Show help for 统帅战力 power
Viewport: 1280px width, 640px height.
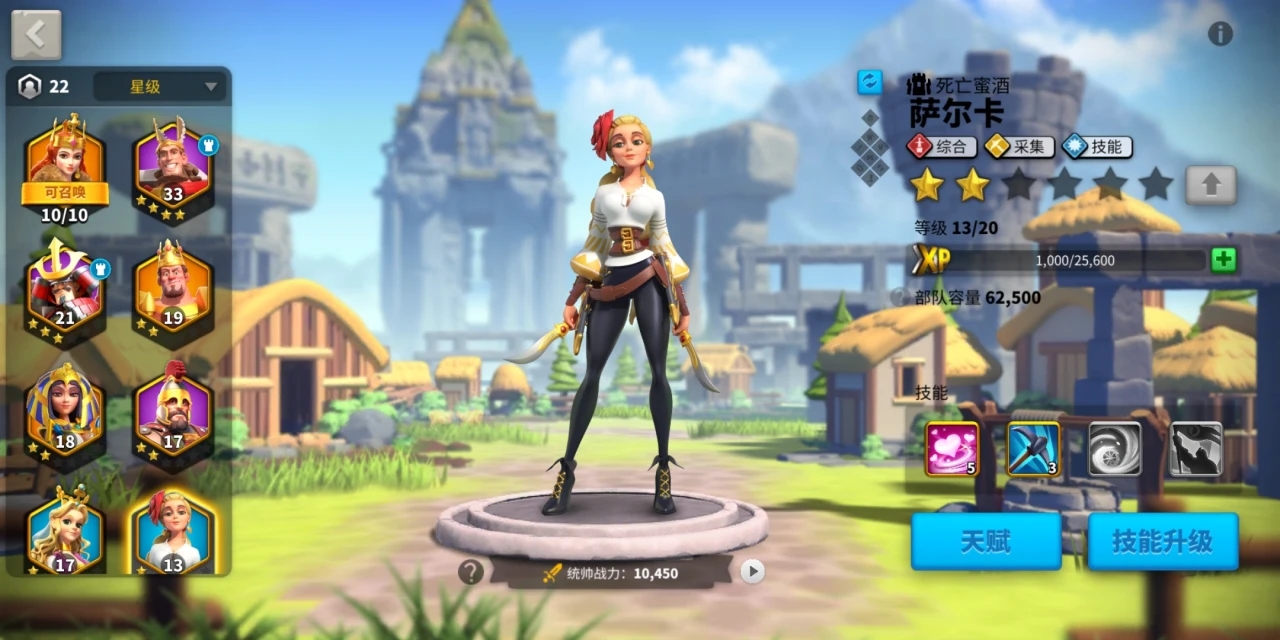coord(471,572)
